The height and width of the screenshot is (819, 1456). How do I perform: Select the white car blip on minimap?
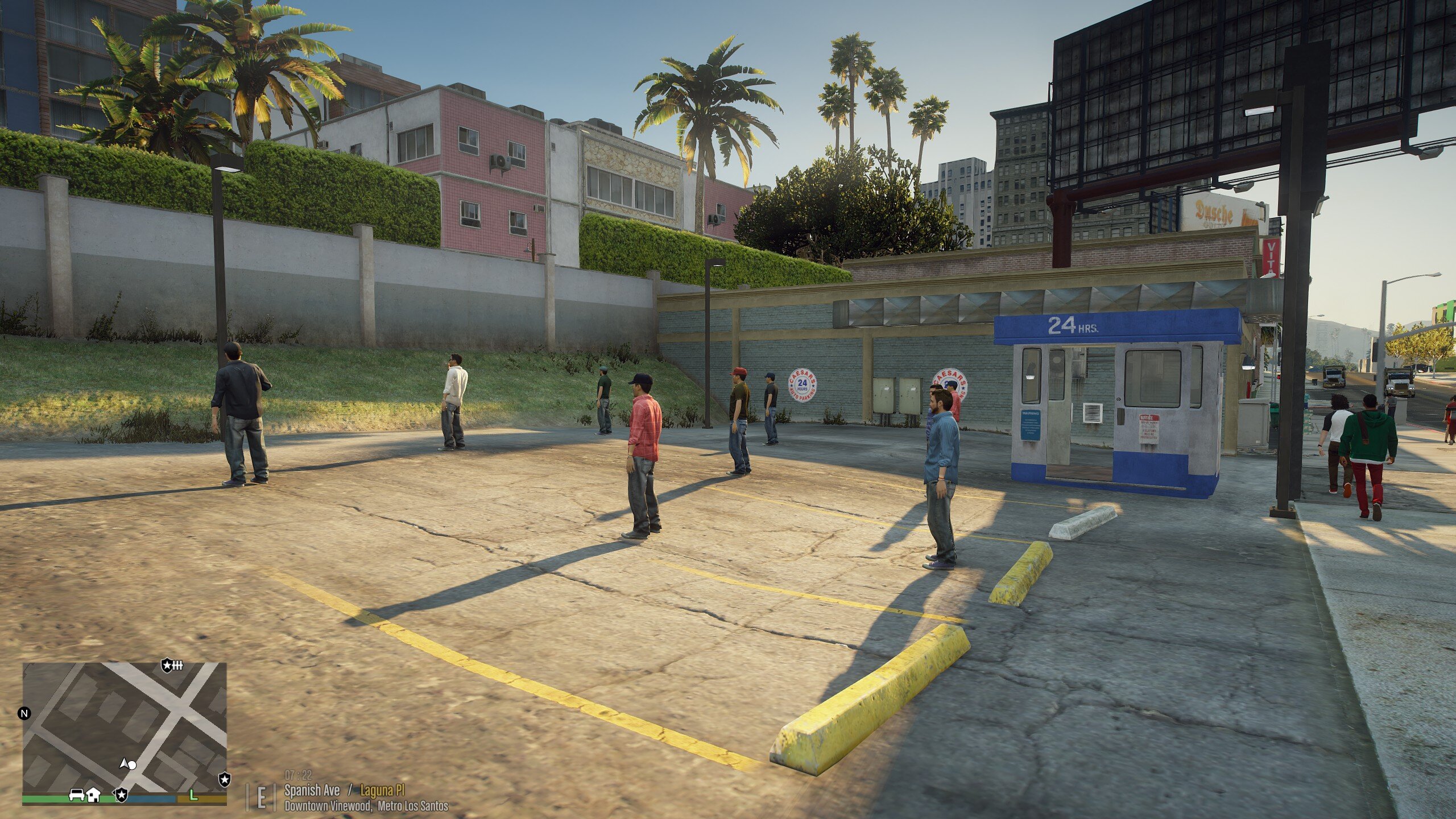click(x=77, y=795)
